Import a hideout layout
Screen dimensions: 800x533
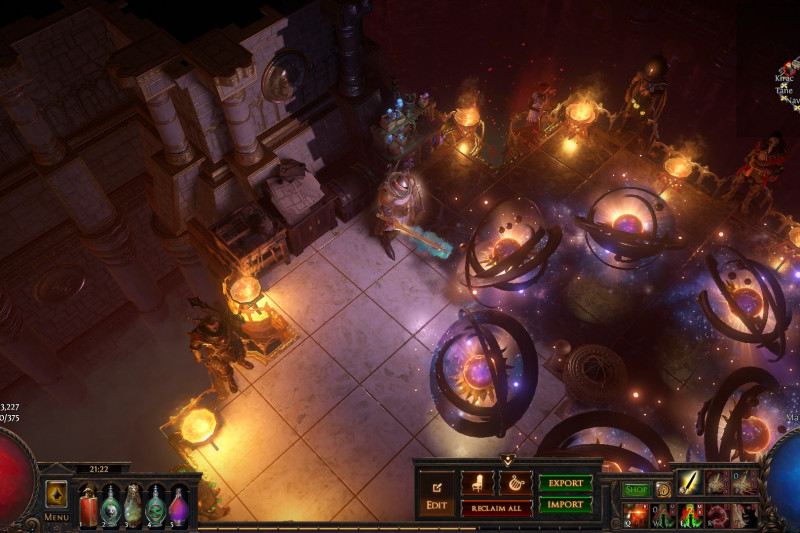(x=565, y=505)
